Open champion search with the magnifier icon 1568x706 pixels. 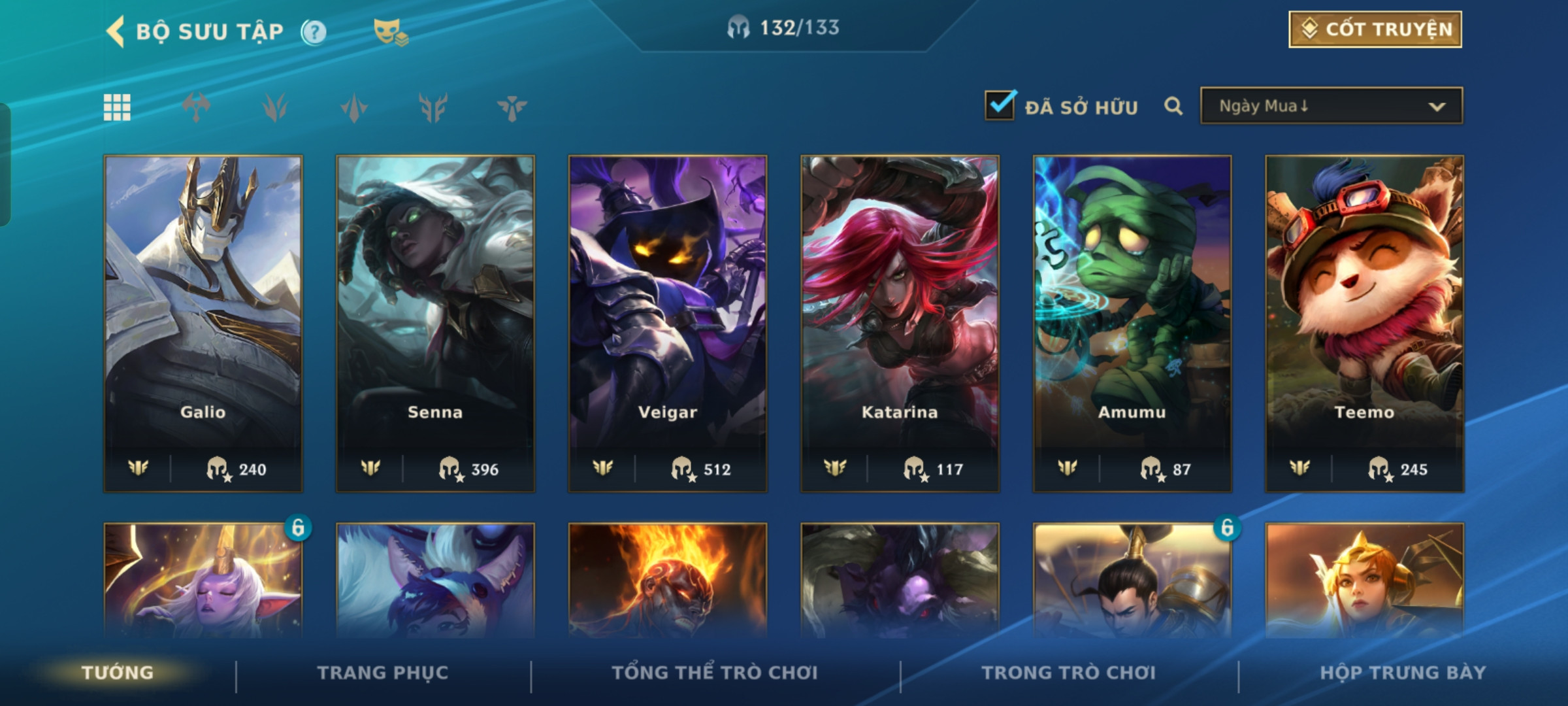(1173, 106)
